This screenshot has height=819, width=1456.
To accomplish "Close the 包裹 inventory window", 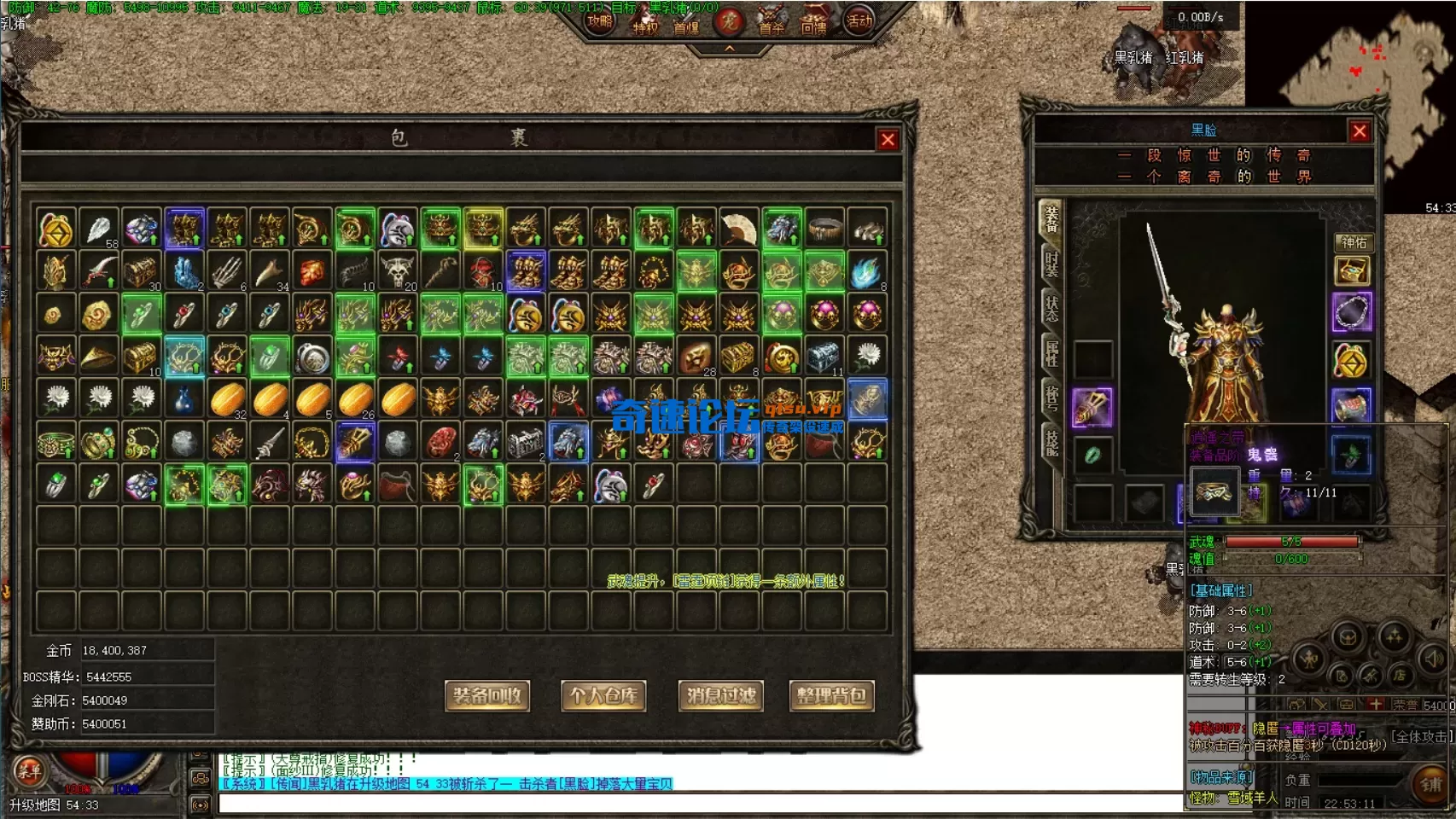I will click(x=888, y=140).
